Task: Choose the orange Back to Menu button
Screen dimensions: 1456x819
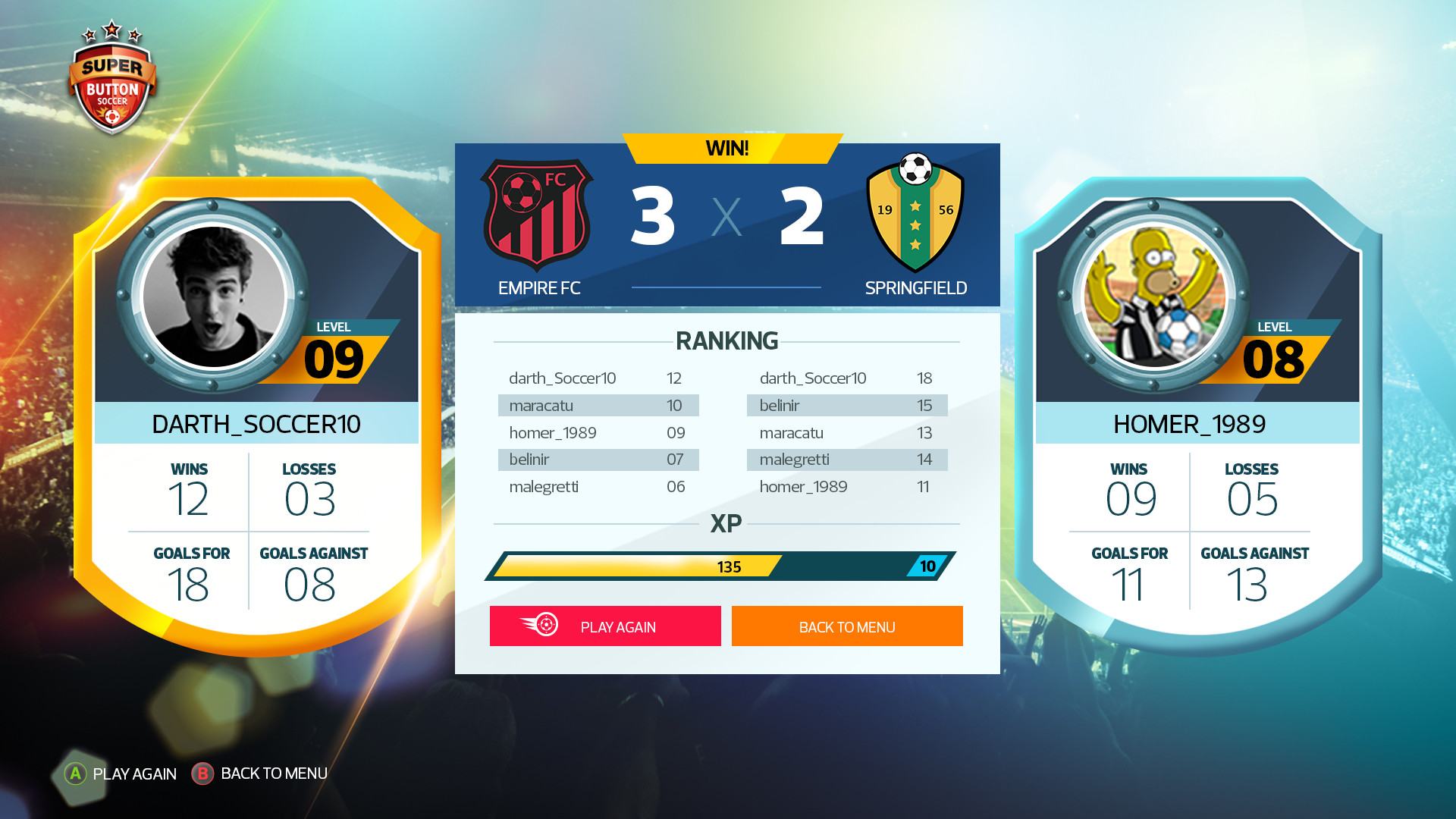Action: tap(847, 626)
